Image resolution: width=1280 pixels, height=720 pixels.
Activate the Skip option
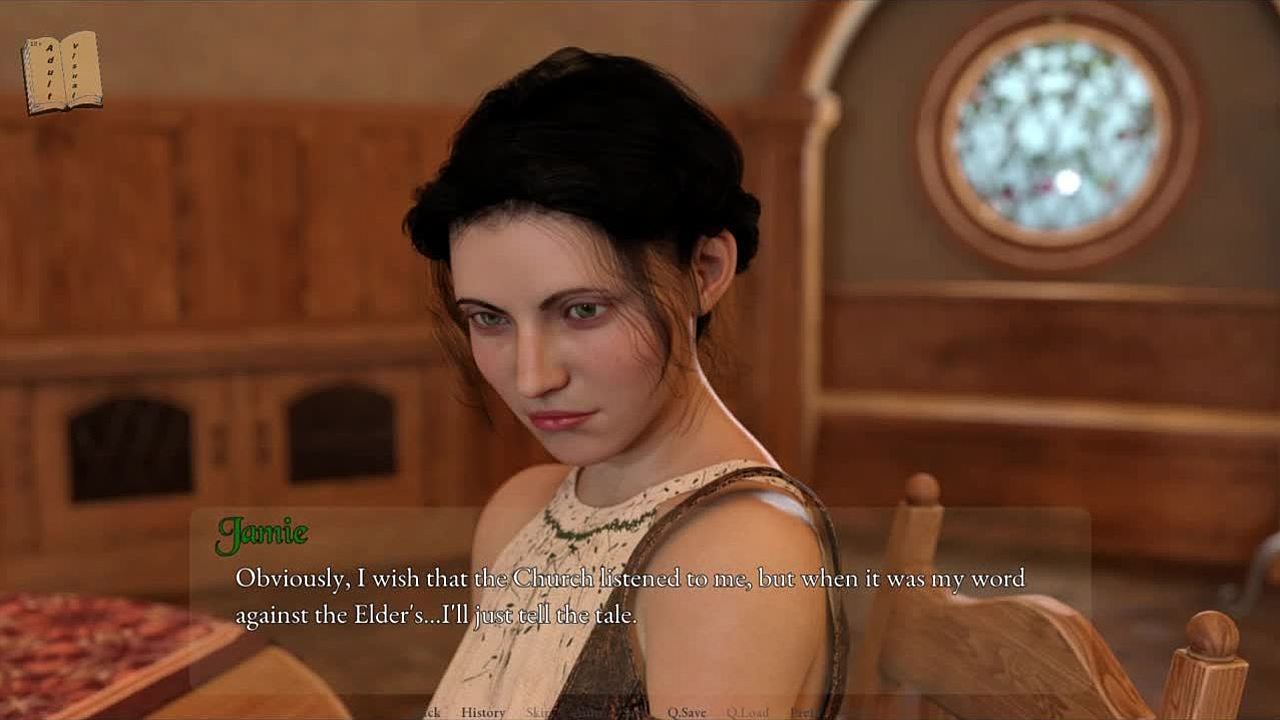[x=538, y=712]
